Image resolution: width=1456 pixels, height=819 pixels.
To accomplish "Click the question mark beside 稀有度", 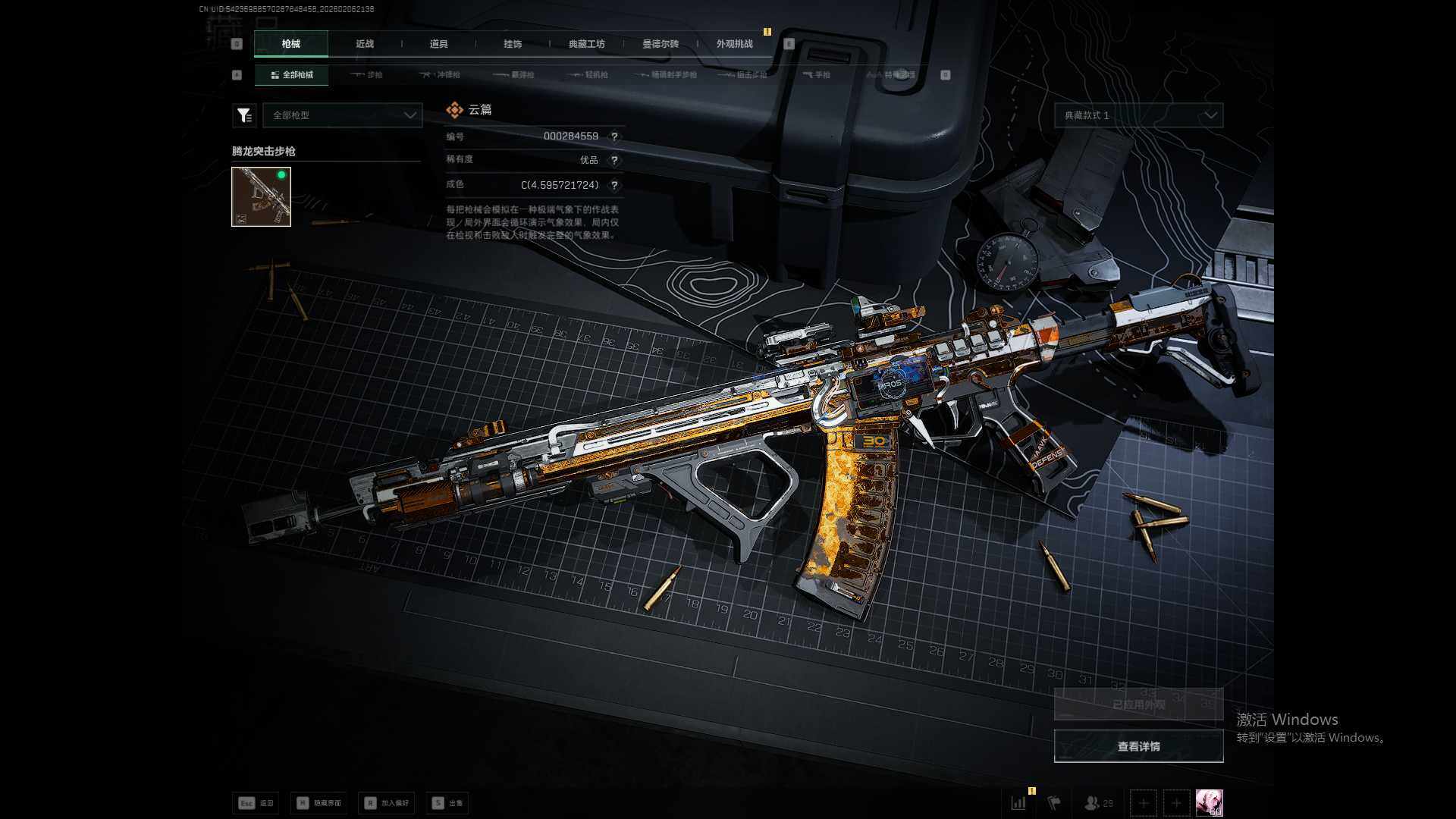I will click(614, 161).
